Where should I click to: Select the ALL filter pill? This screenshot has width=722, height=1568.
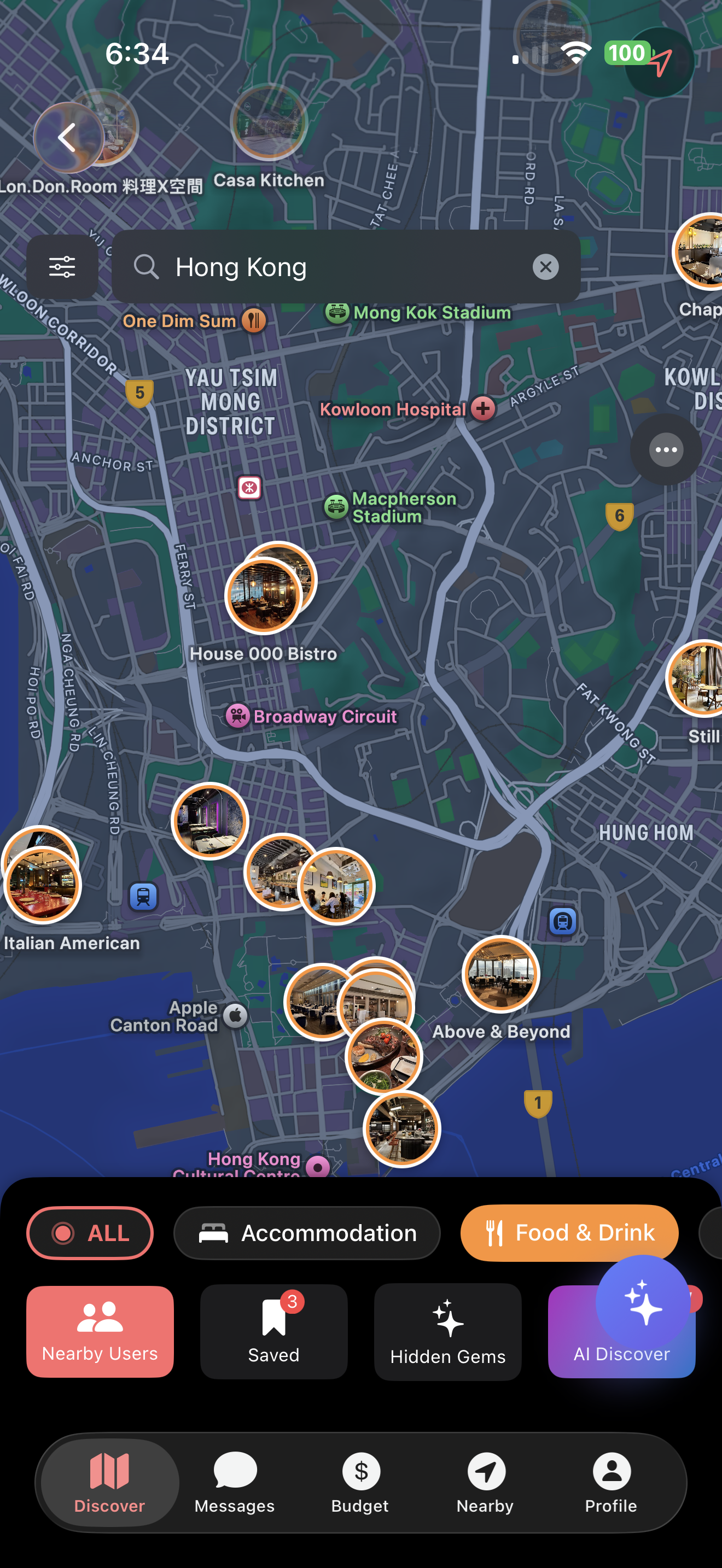(90, 1233)
